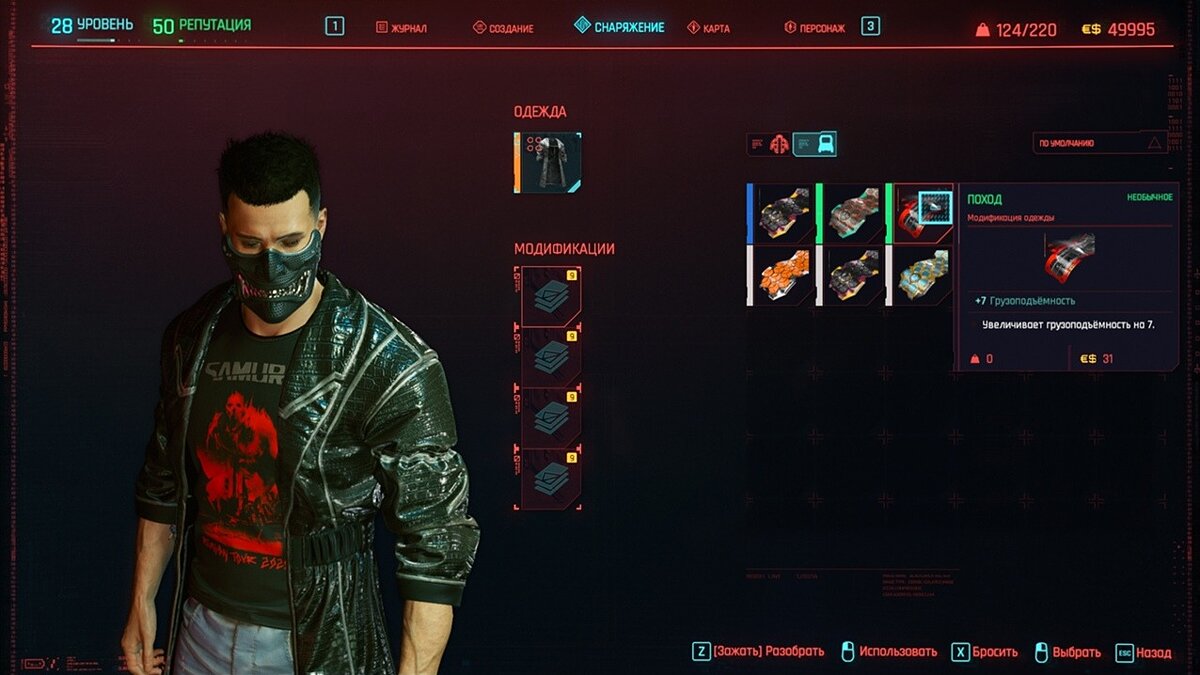
Task: Open the Журнал (Journal) tab
Action: point(401,28)
